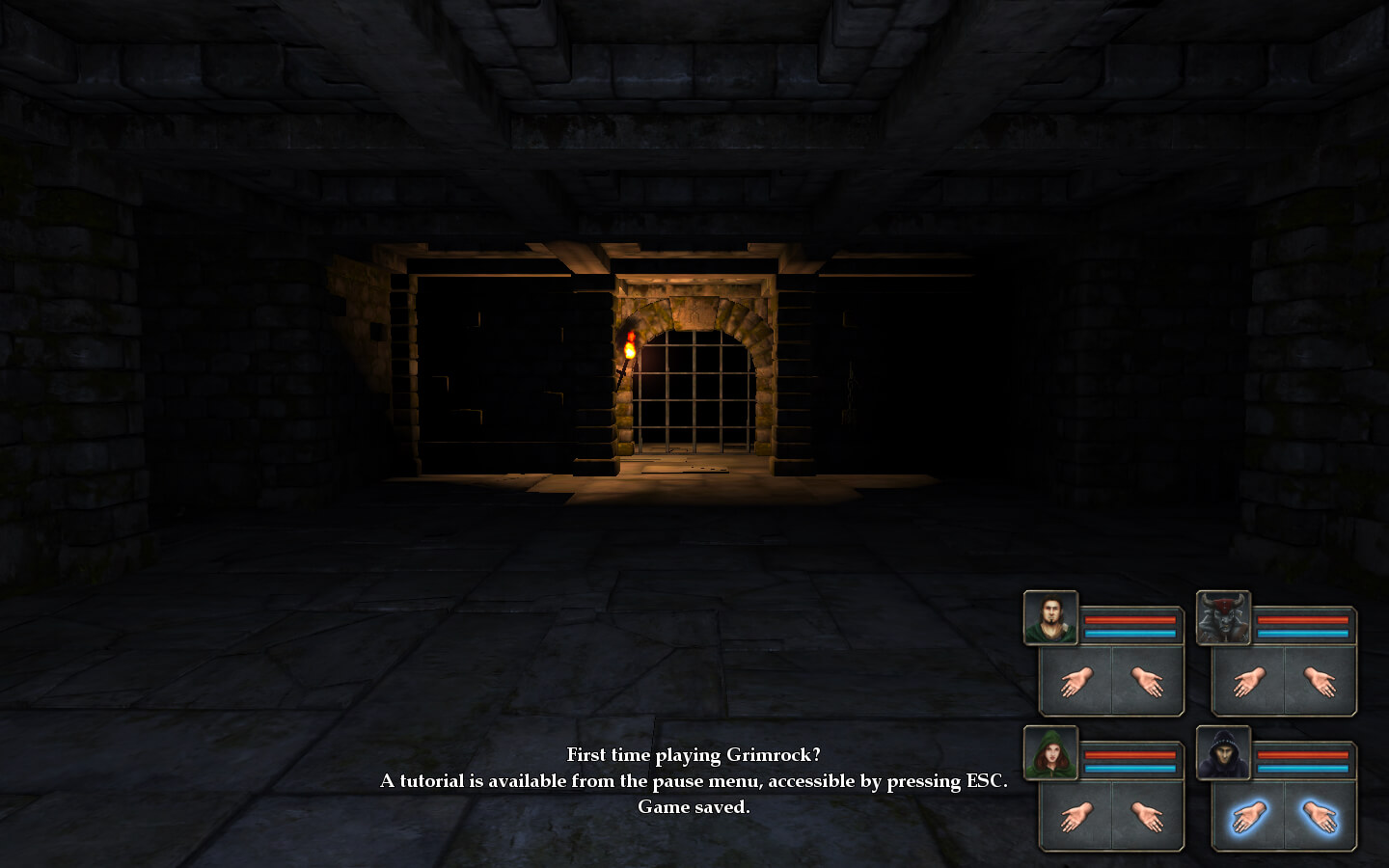The height and width of the screenshot is (868, 1389).
Task: Open the bearded human champion's portrait
Action: [1050, 618]
